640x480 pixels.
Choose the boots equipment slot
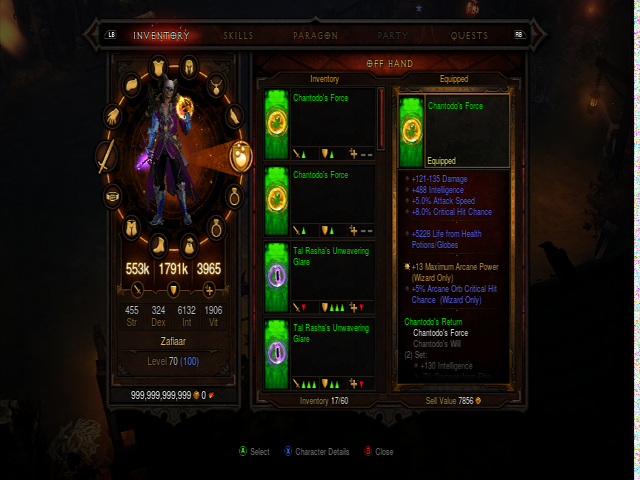click(x=160, y=243)
